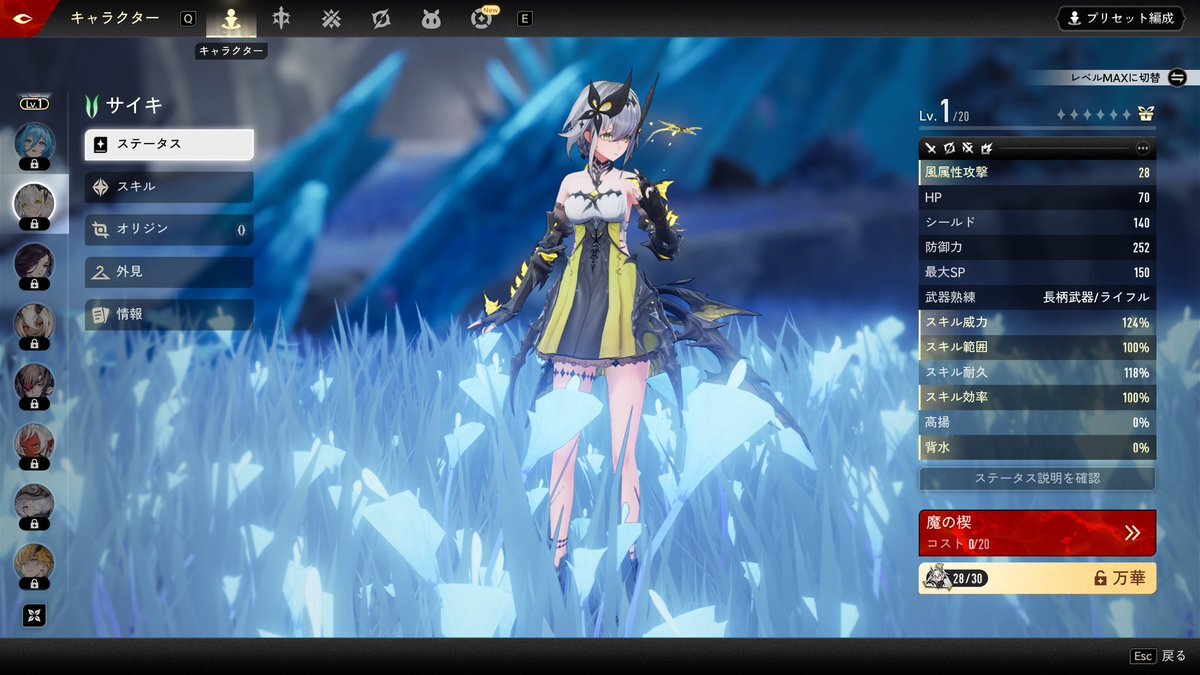This screenshot has height=675, width=1200.
Task: Open the オリジン menu entry
Action: pos(169,229)
